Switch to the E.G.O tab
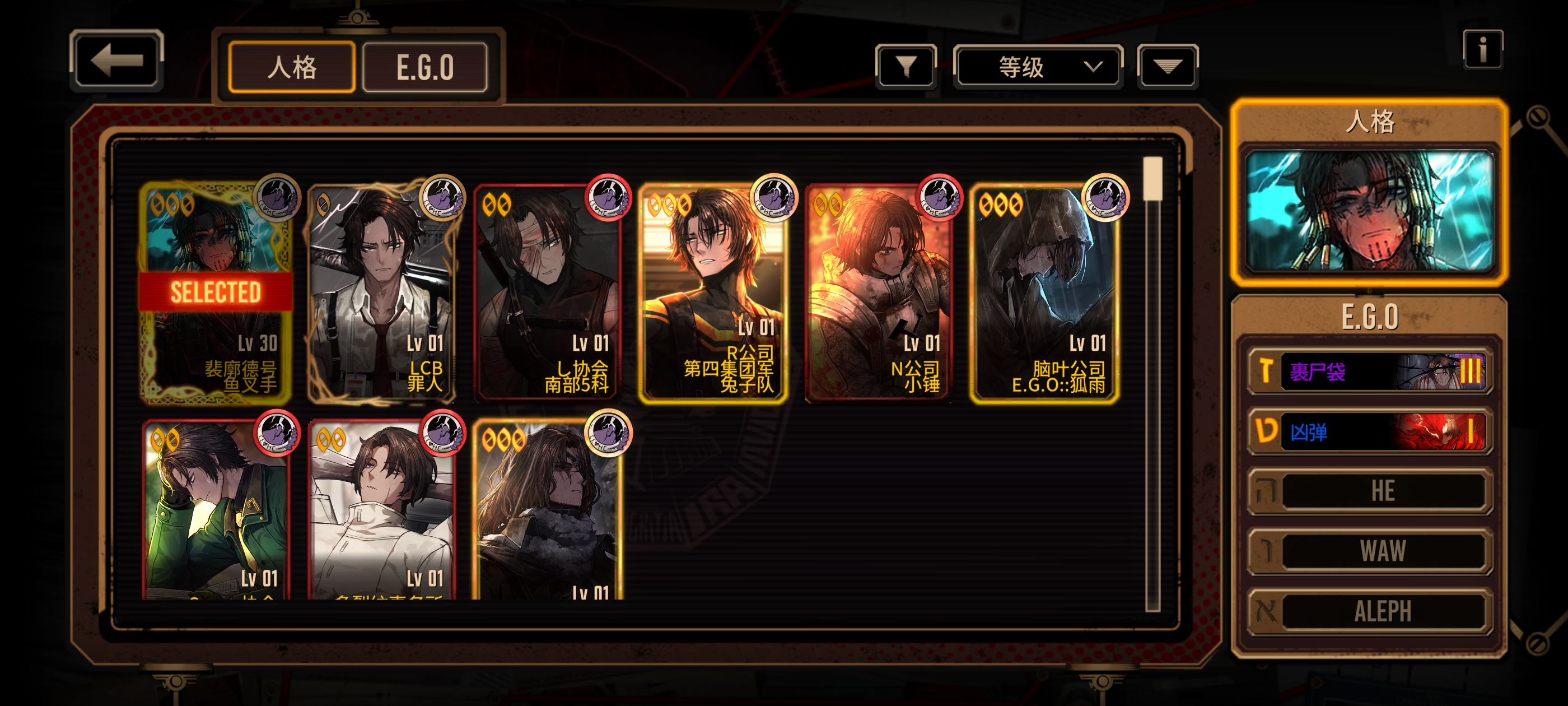This screenshot has width=1568, height=706. coord(425,67)
